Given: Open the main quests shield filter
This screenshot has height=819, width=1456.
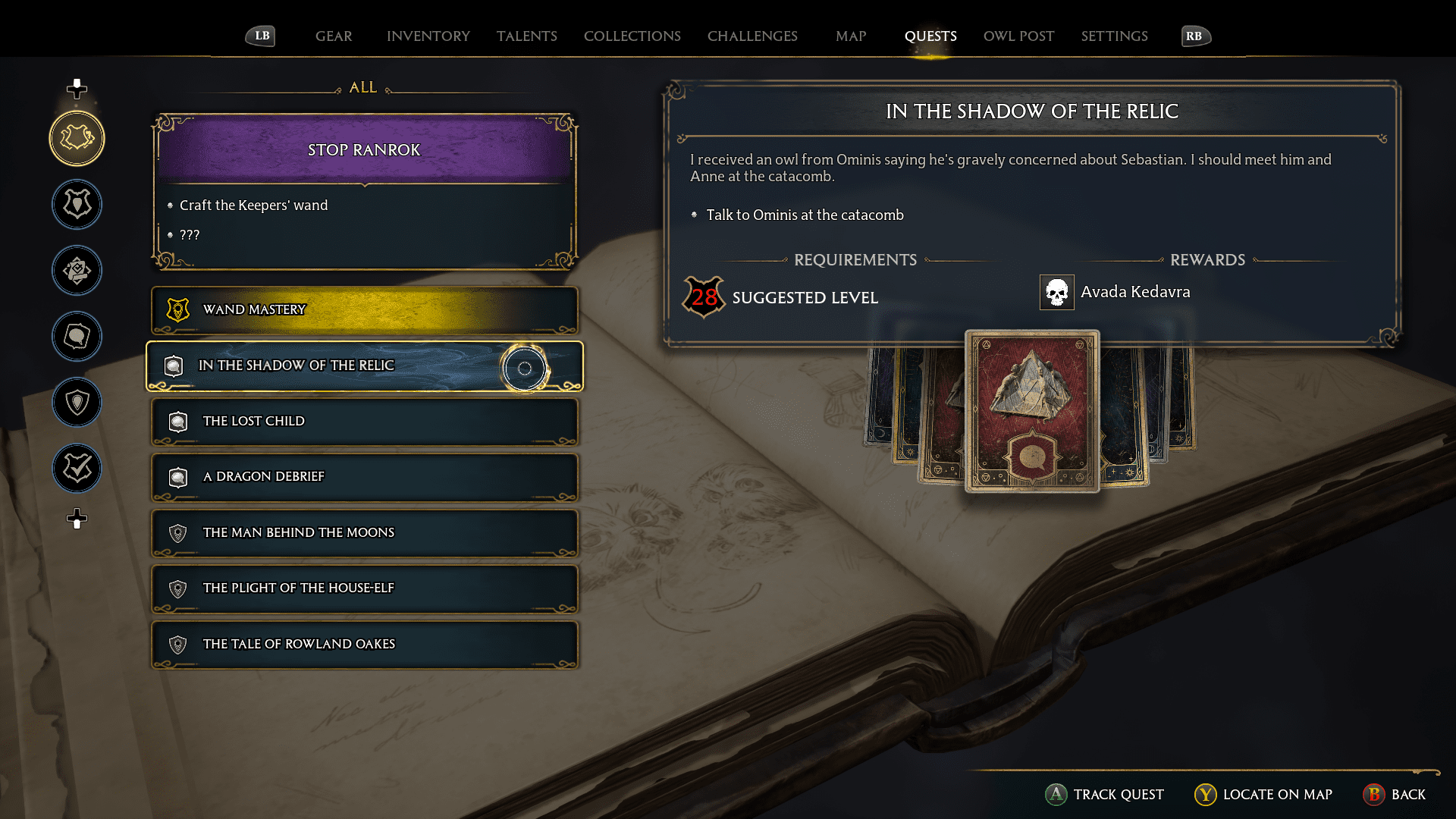Looking at the screenshot, I should point(76,205).
